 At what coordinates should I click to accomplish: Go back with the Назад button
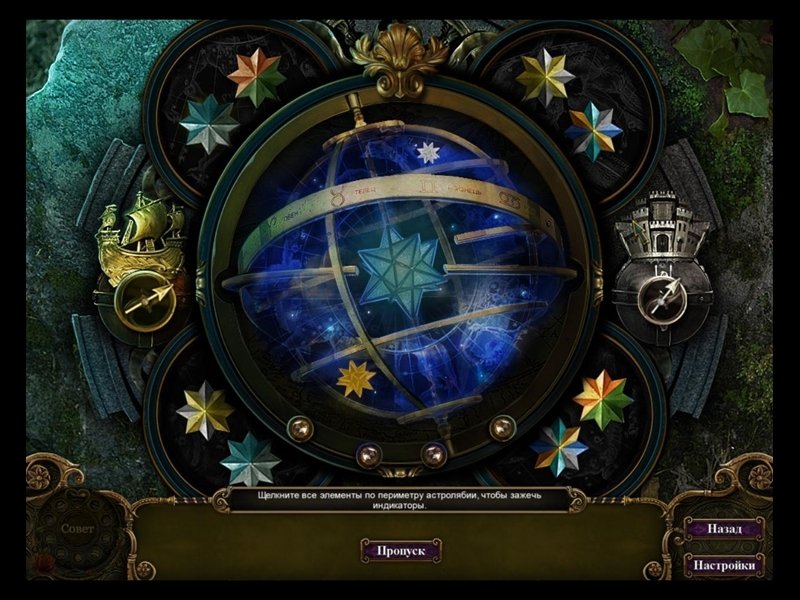tap(724, 529)
